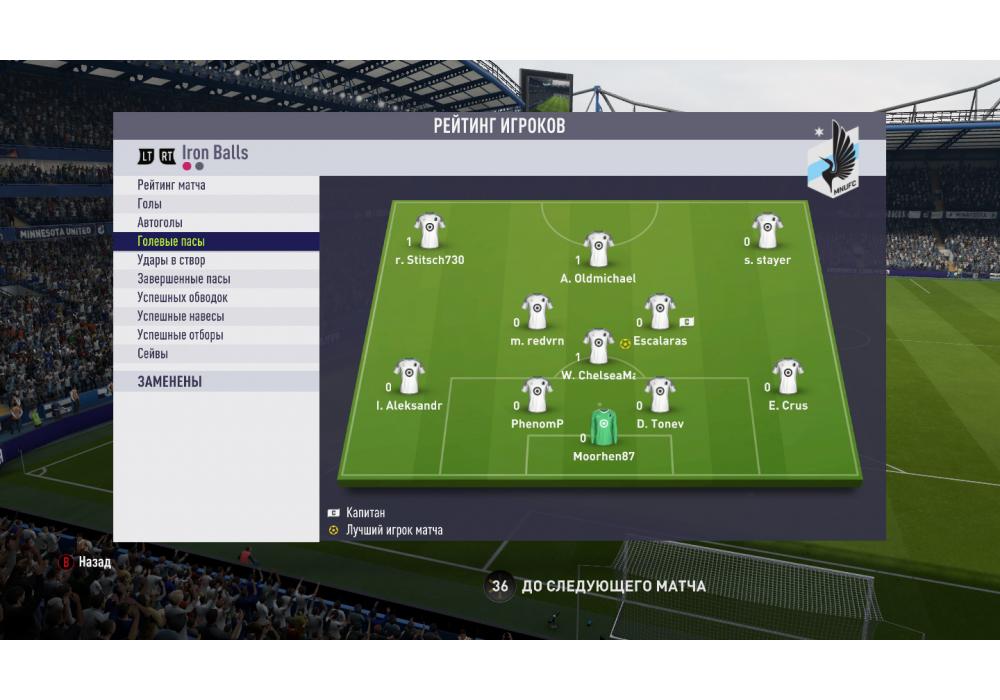Viewport: 1000px width, 700px height.
Task: Choose captain Escalaras on the formation
Action: point(659,312)
